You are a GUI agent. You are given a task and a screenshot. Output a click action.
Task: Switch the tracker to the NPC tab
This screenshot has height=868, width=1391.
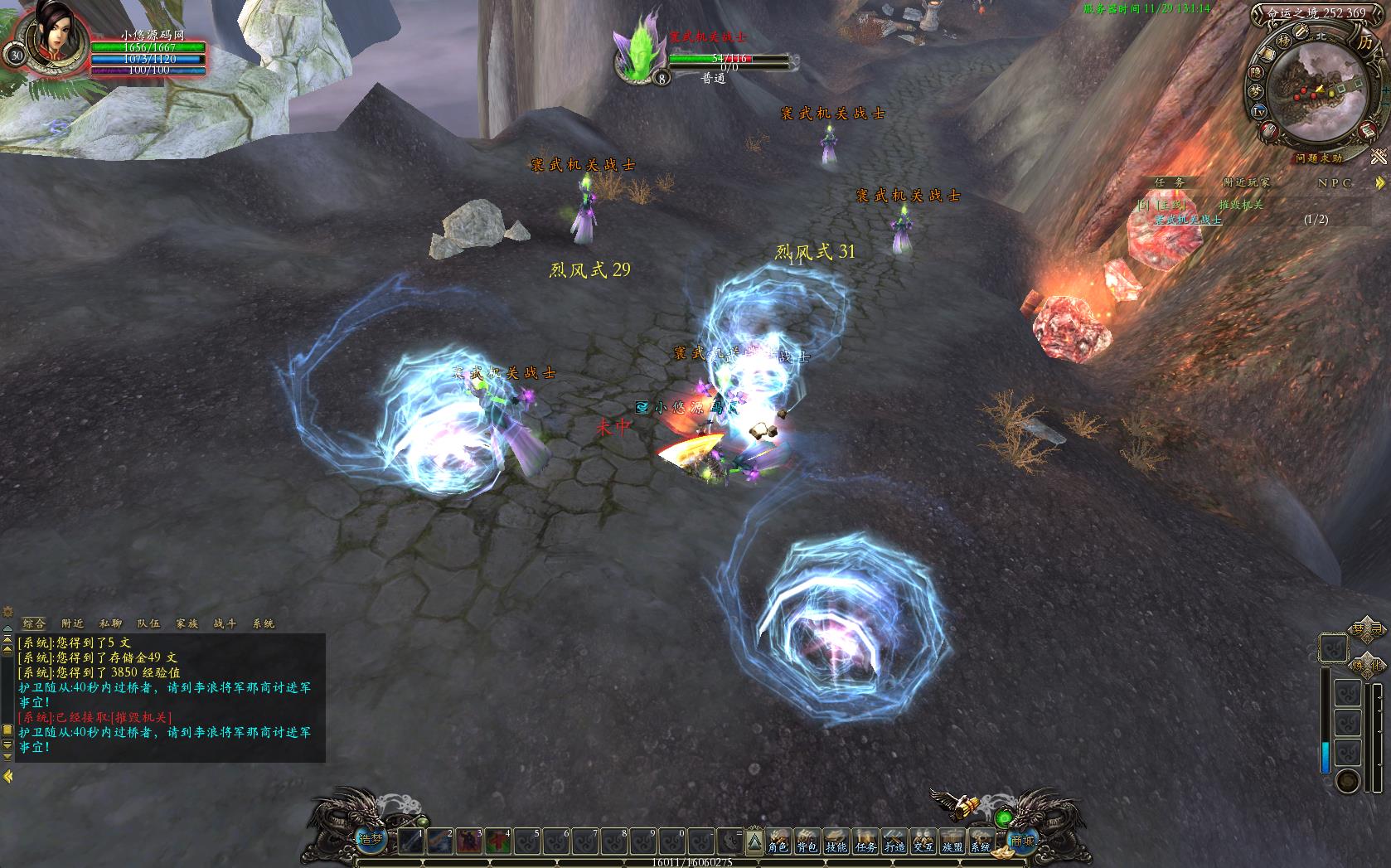click(1335, 182)
